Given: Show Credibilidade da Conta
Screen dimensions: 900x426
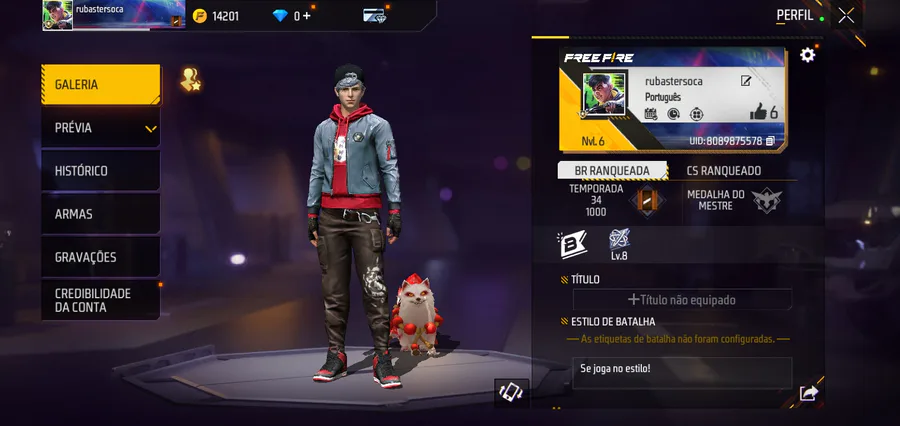Looking at the screenshot, I should (100, 300).
